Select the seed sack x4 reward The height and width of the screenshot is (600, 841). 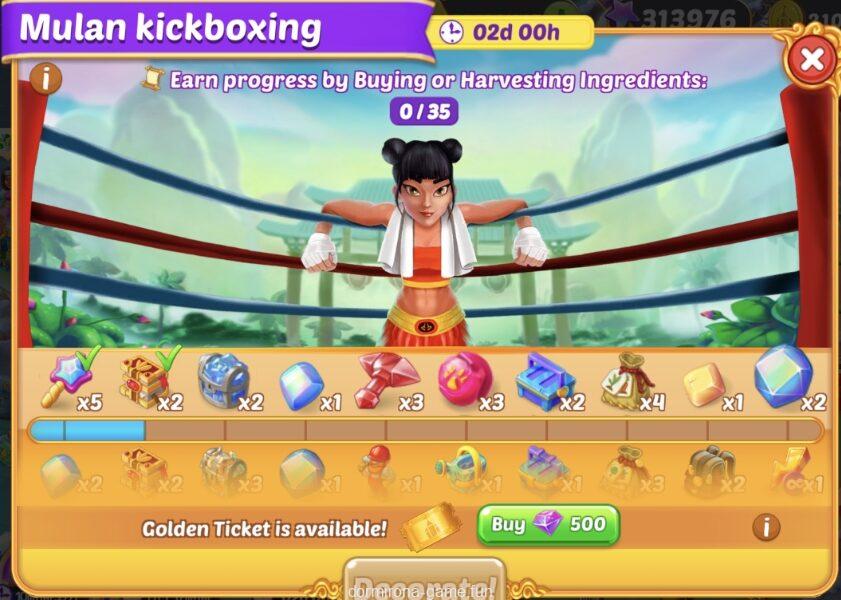coord(625,381)
